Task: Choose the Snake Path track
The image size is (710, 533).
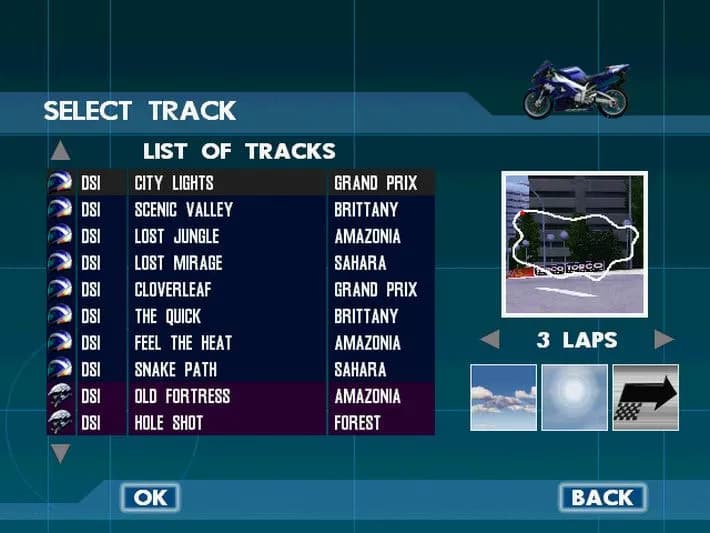Action: (240, 370)
